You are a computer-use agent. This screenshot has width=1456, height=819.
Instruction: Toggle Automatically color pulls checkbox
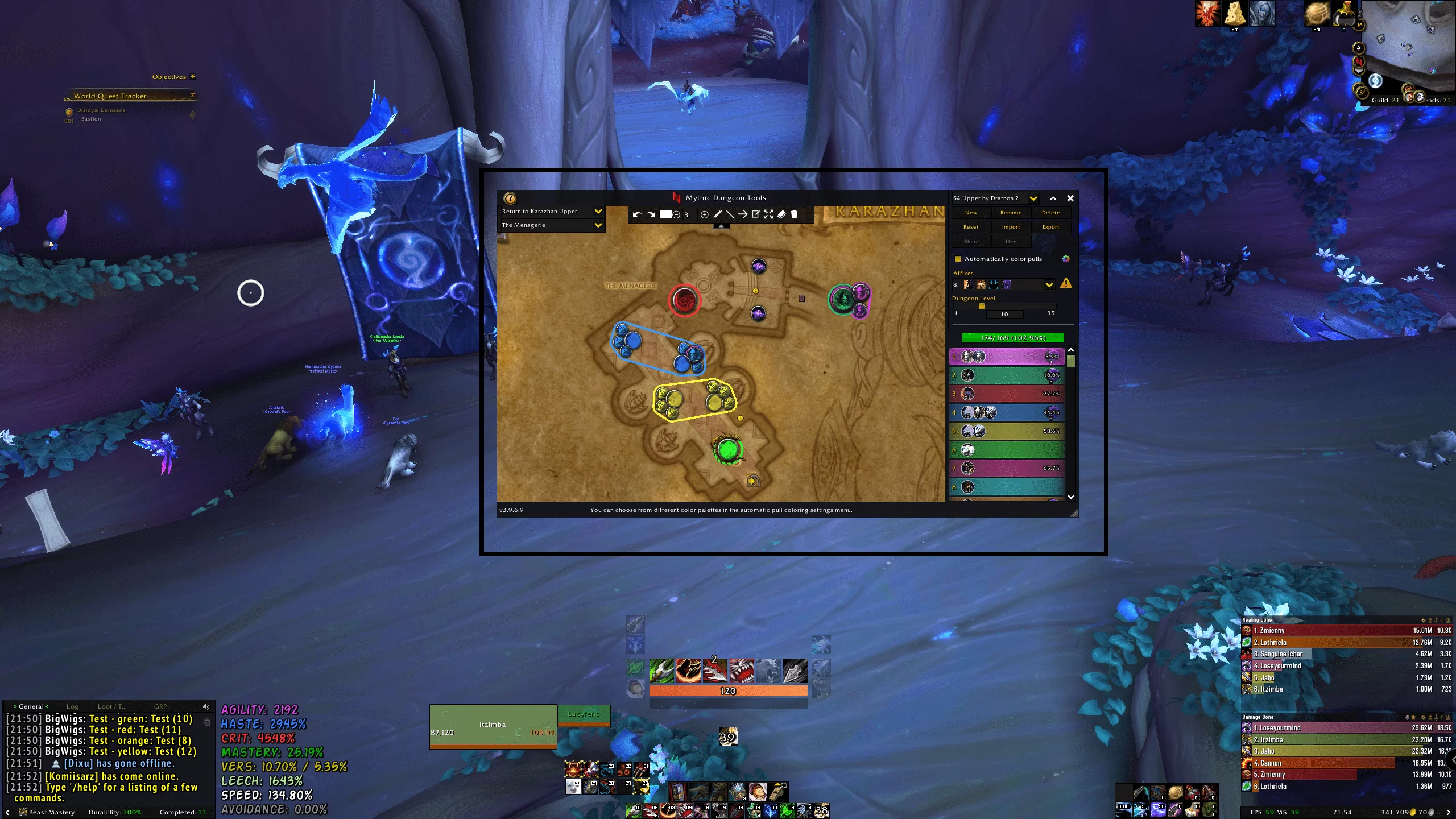point(958,259)
